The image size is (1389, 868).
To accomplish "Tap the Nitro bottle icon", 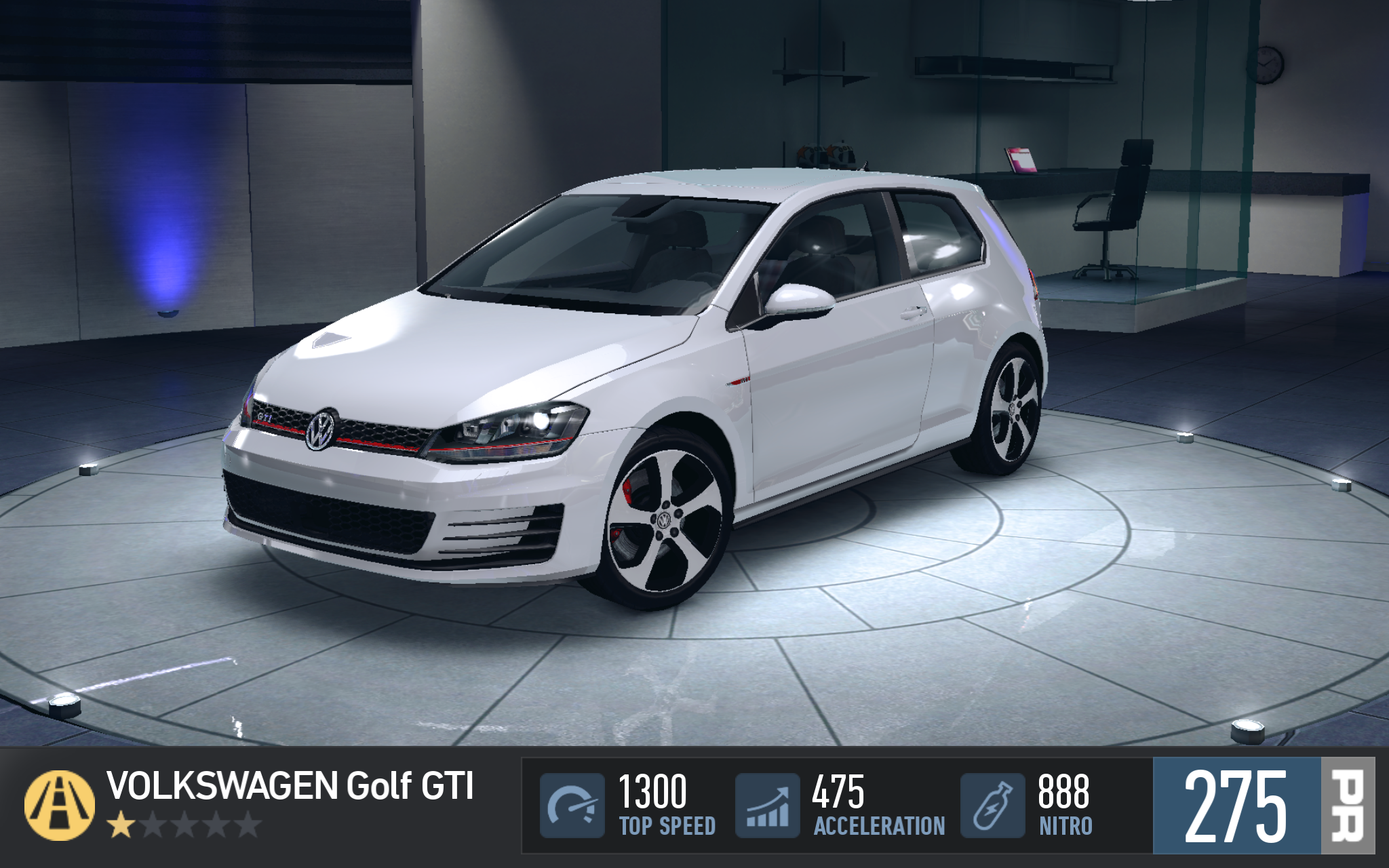I will (992, 806).
